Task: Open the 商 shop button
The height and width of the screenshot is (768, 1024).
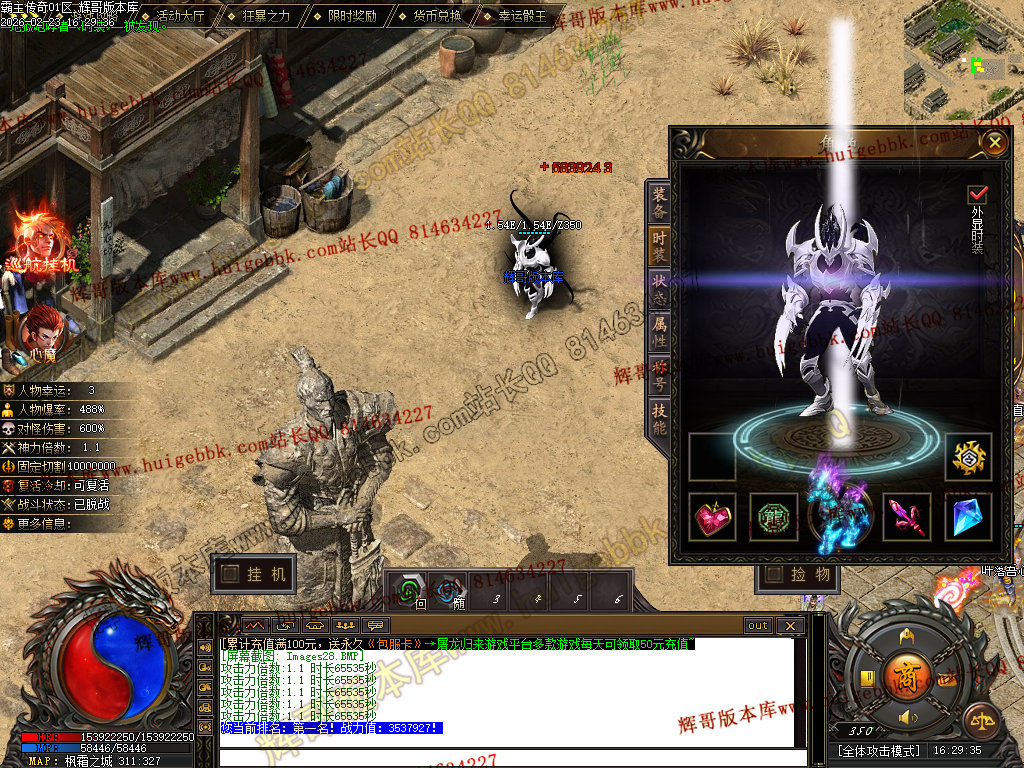Action: click(907, 674)
